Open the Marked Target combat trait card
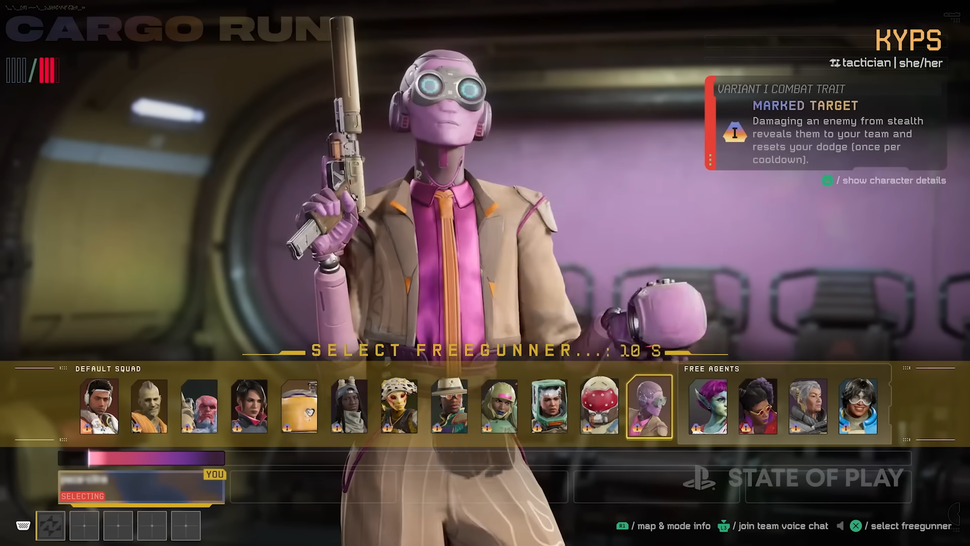The image size is (970, 546). (x=825, y=124)
